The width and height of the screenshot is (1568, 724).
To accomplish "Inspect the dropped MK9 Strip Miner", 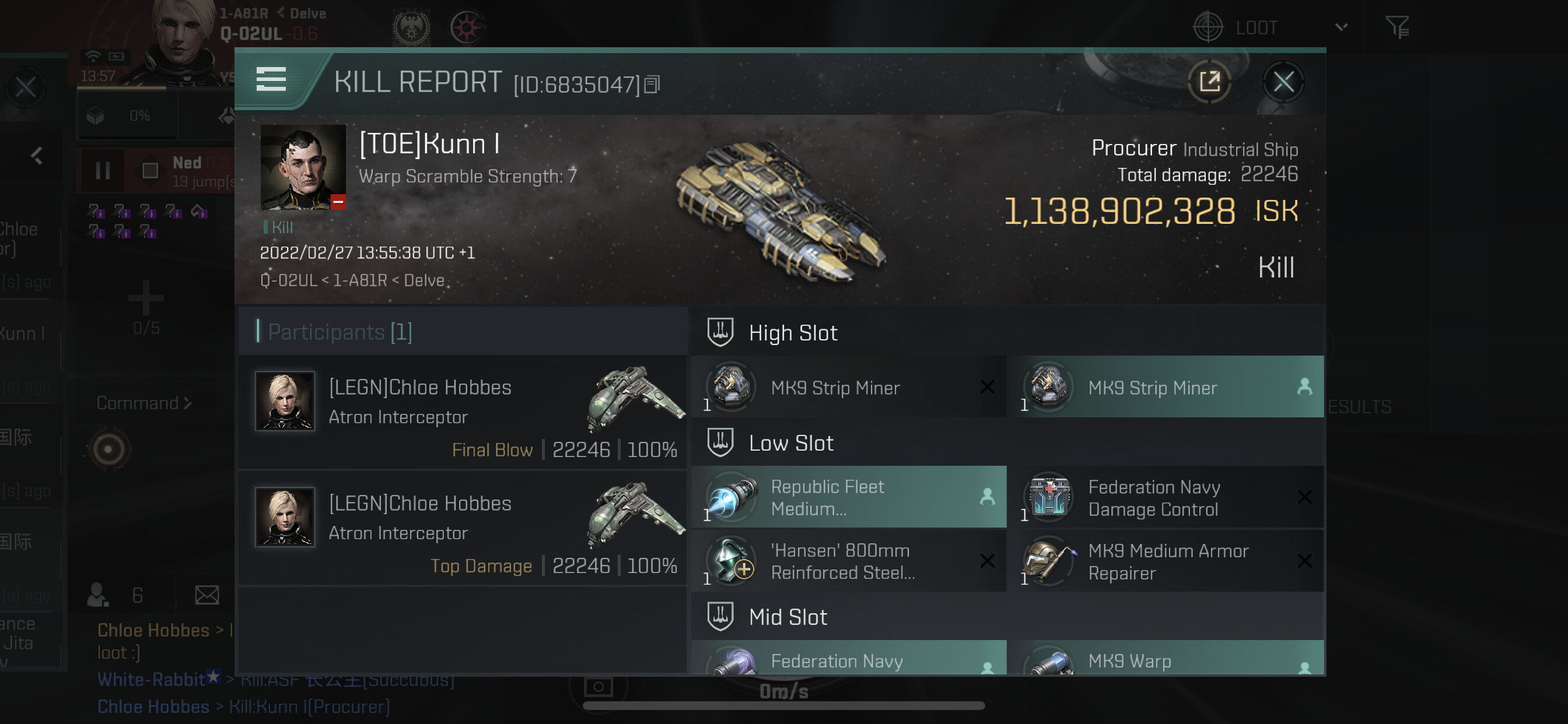I will 1165,388.
